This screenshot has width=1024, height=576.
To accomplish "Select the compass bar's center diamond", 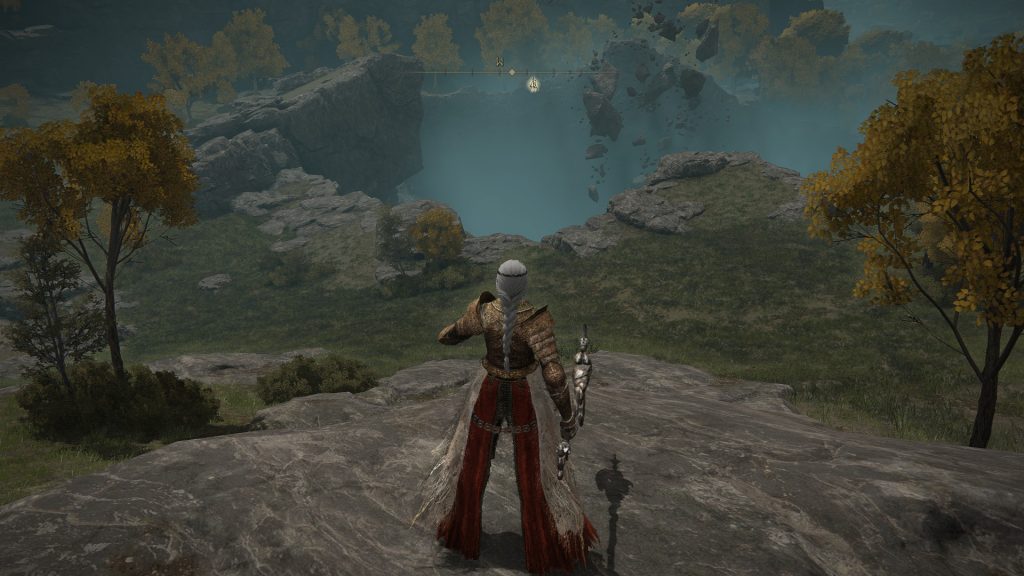I will [512, 72].
